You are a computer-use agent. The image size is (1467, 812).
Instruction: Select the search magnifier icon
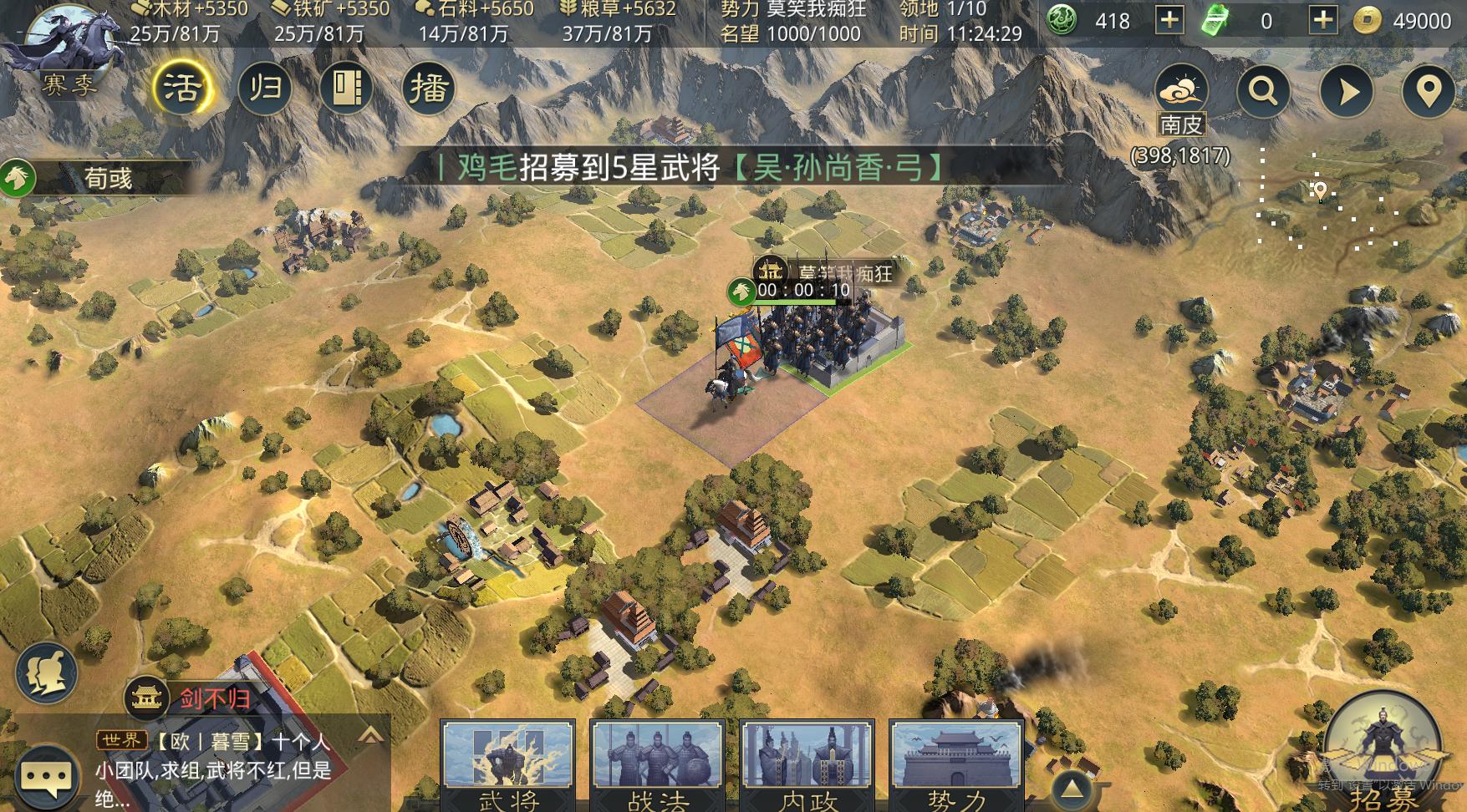click(x=1264, y=89)
